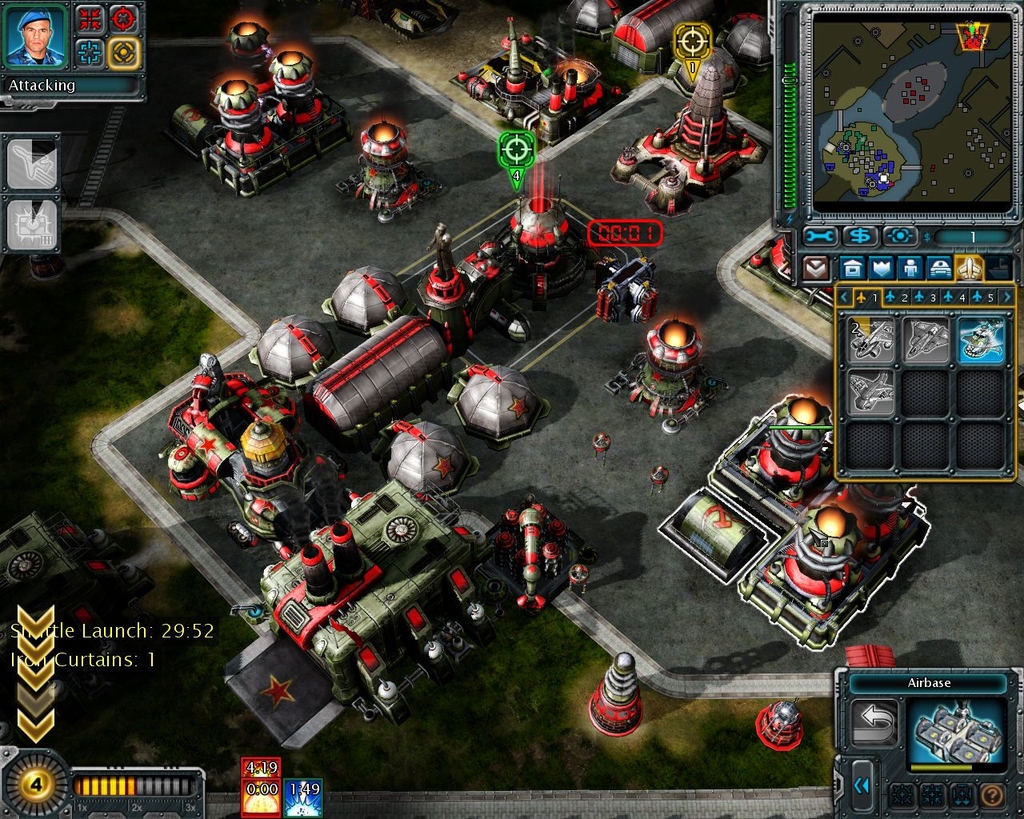Image resolution: width=1024 pixels, height=819 pixels.
Task: Open the orange question mark help button
Action: [993, 796]
